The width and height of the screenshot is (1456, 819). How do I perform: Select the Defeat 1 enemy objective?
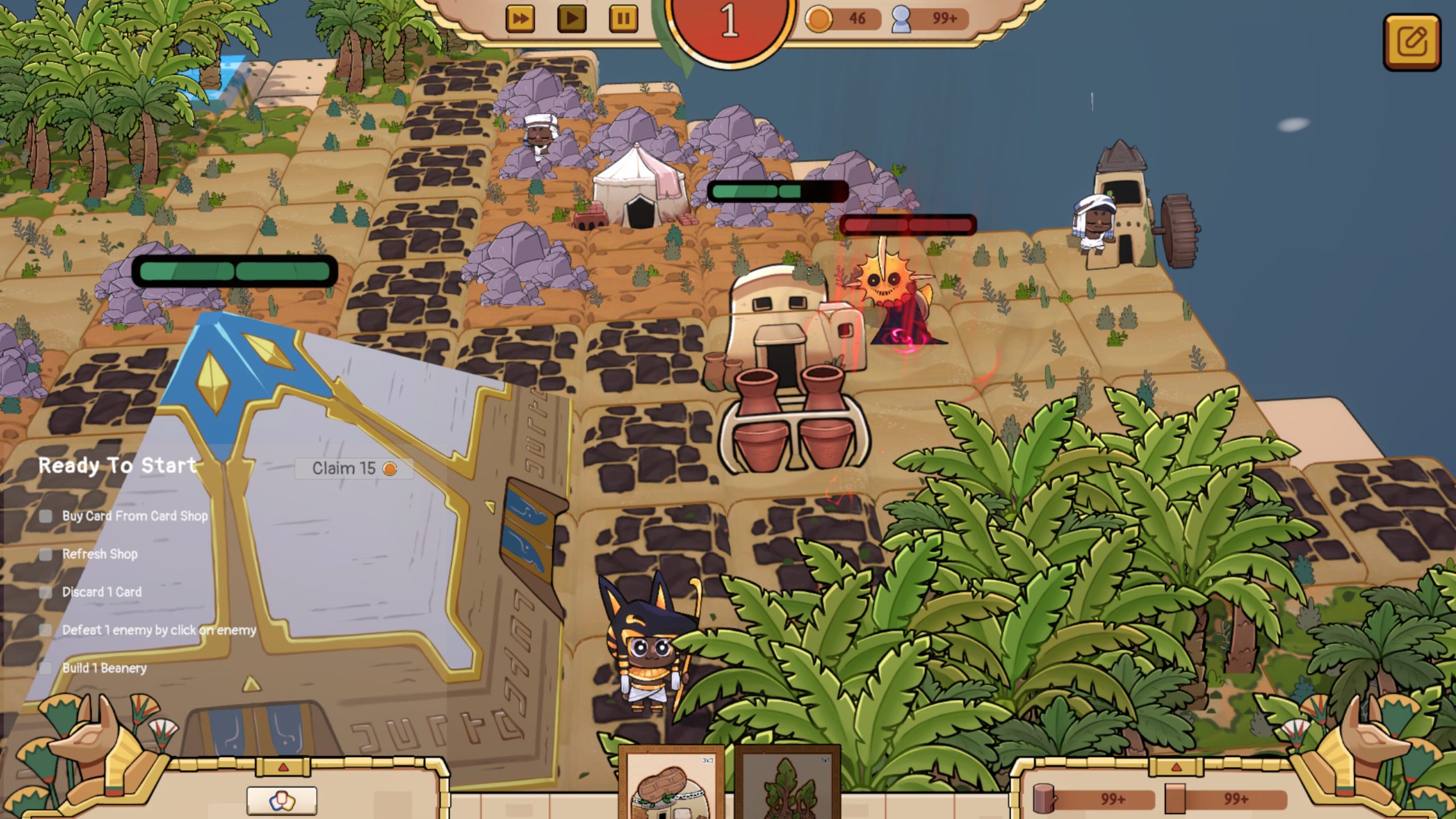(x=159, y=630)
